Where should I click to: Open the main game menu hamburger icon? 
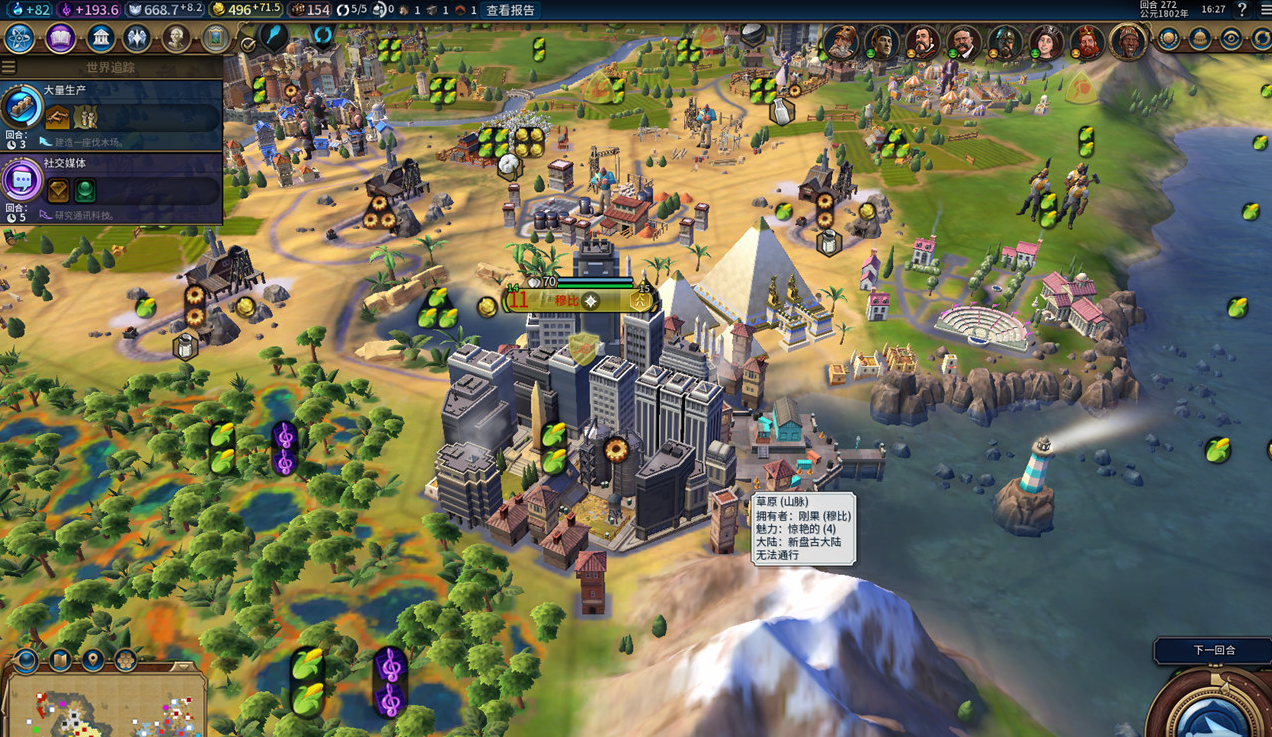[1263, 10]
